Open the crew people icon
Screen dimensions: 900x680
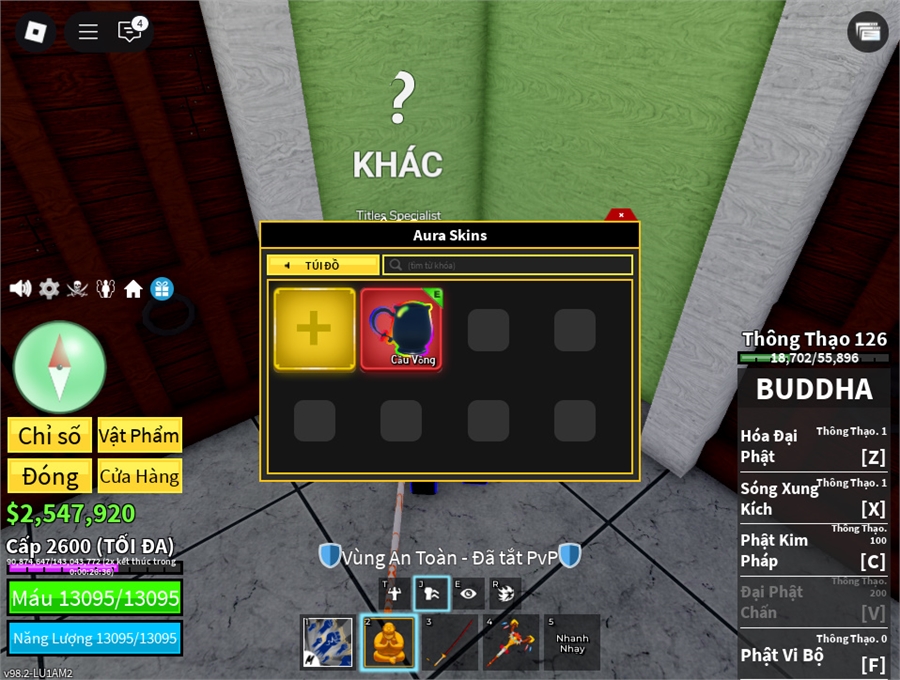[105, 289]
